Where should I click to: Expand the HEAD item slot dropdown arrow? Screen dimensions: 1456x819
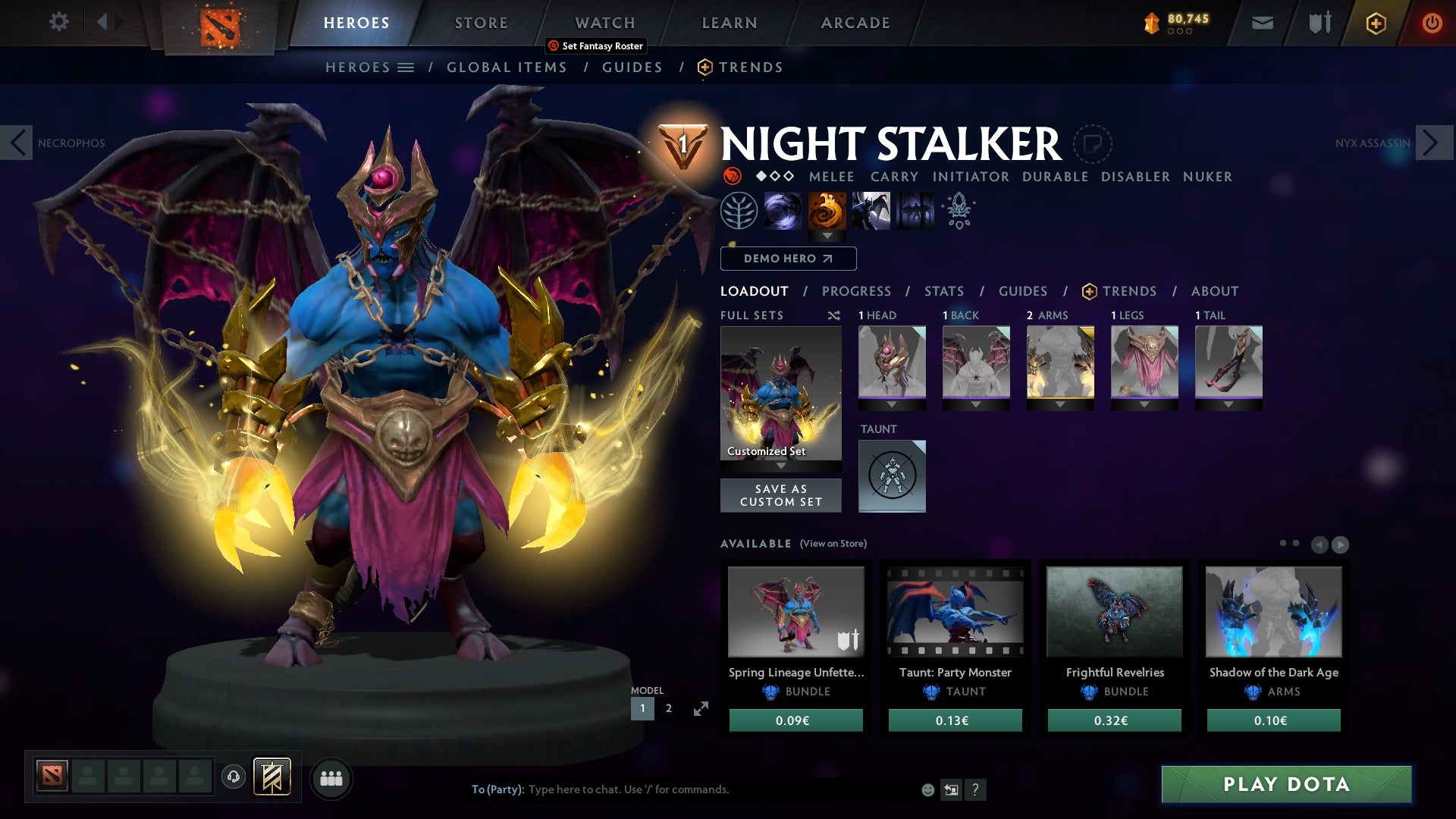(x=892, y=404)
